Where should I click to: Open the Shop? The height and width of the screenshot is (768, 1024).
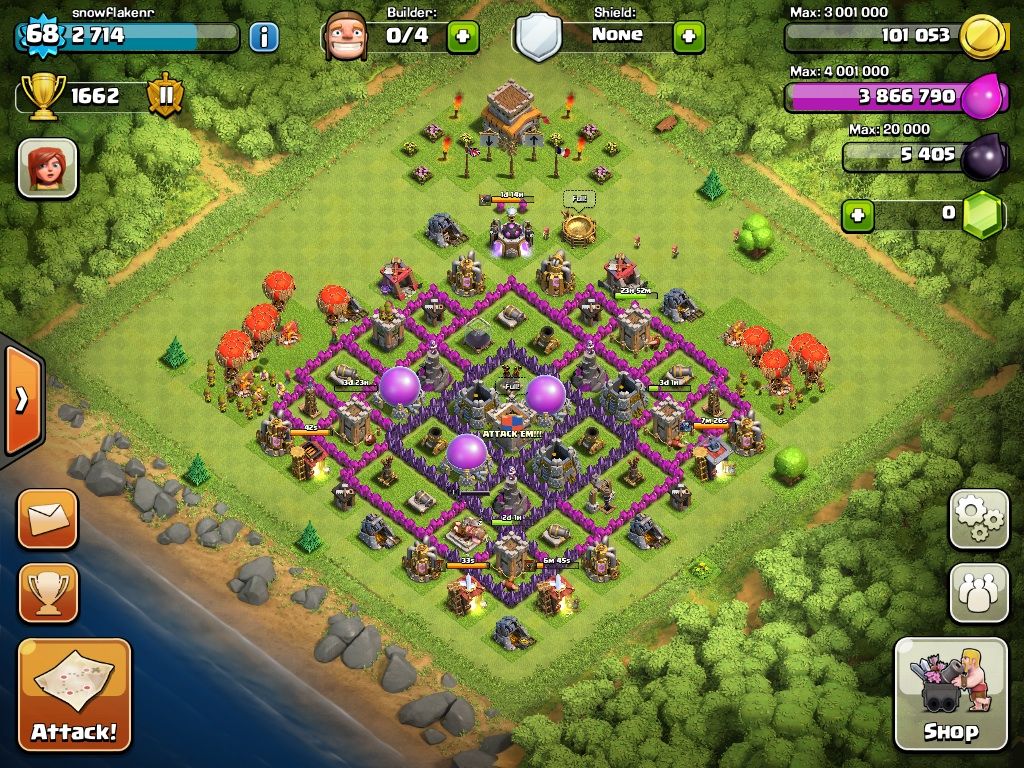[x=950, y=693]
